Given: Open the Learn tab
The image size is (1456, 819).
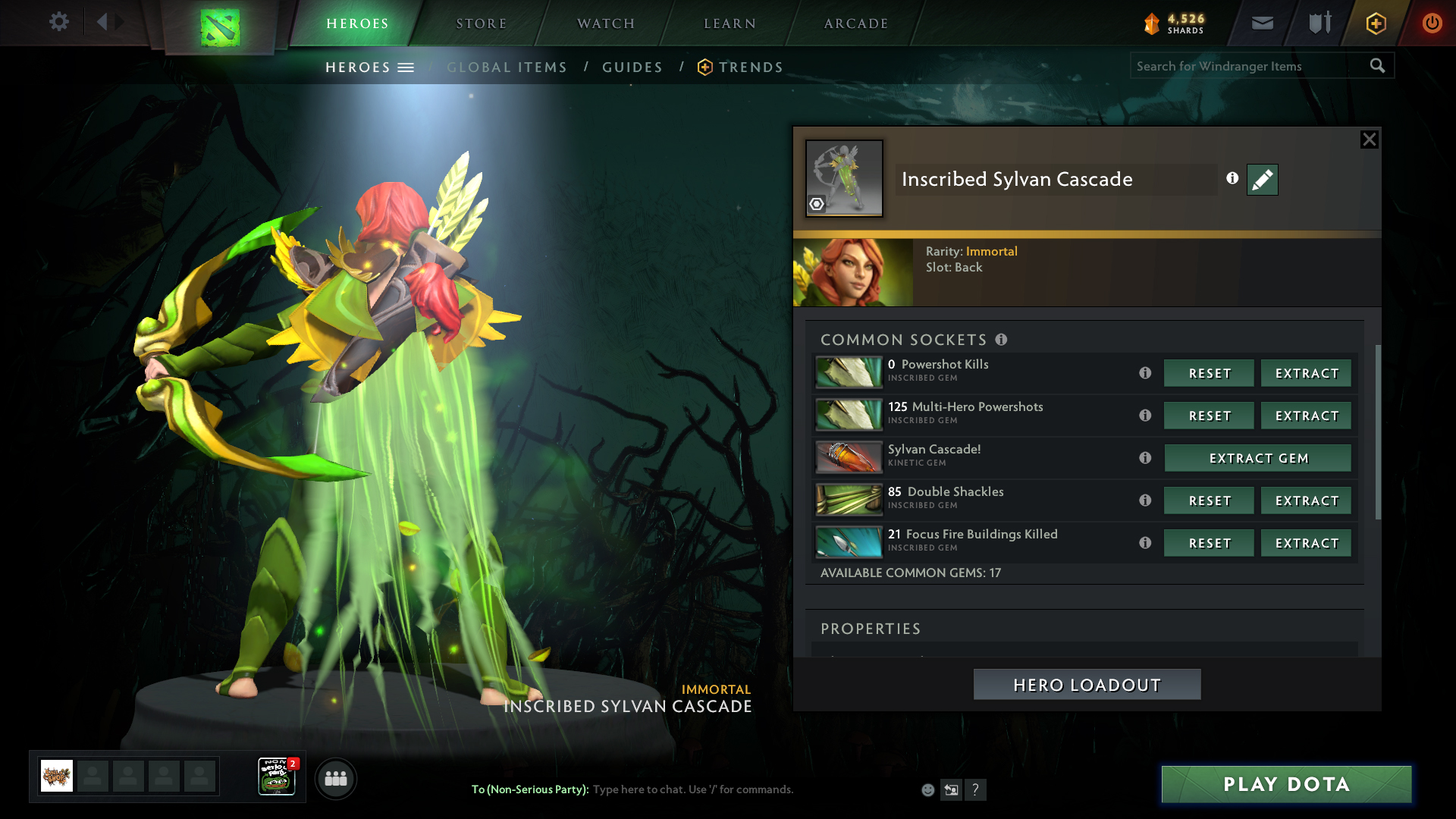Looking at the screenshot, I should [730, 24].
